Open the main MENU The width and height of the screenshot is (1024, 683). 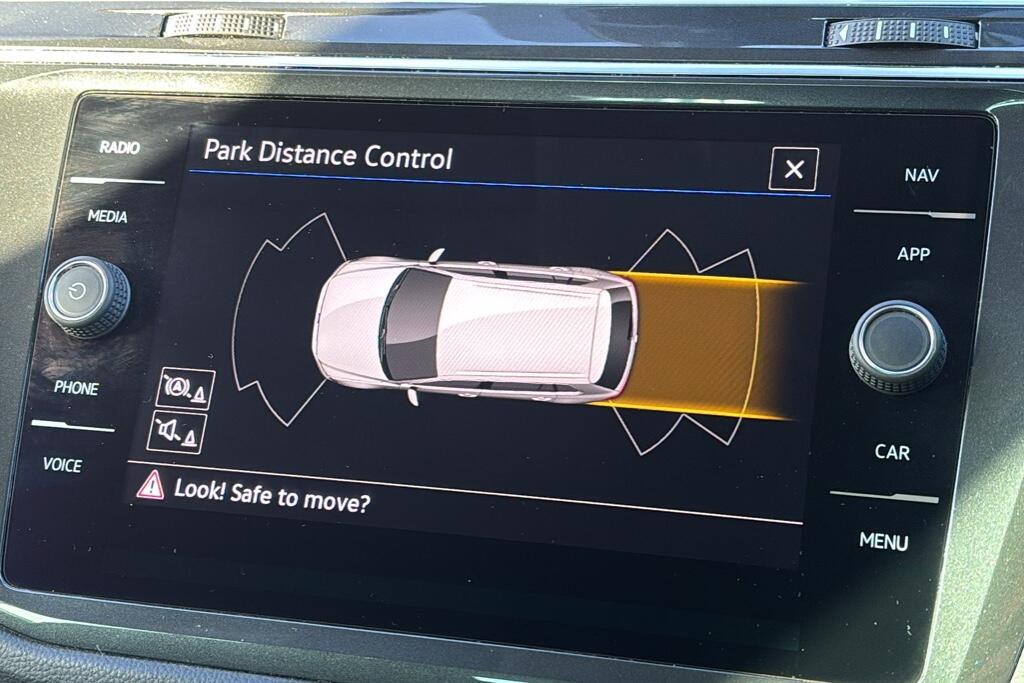pos(883,541)
